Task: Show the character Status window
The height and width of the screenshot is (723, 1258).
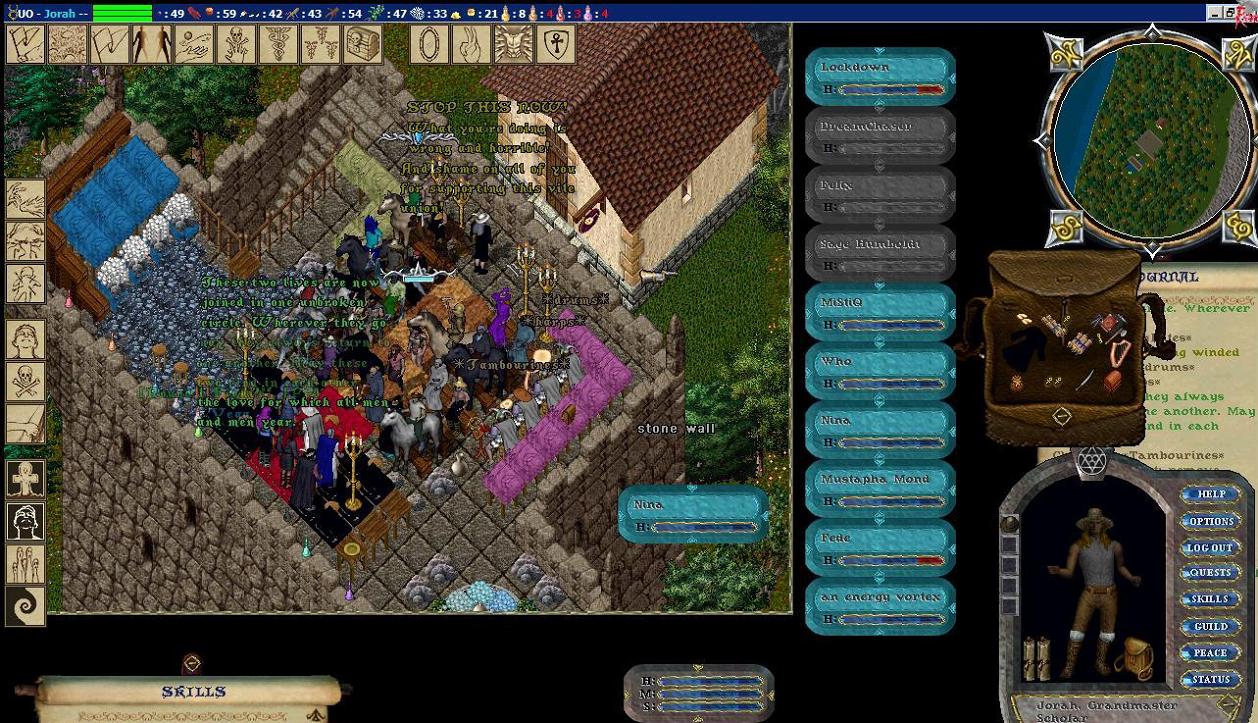Action: (x=1210, y=679)
